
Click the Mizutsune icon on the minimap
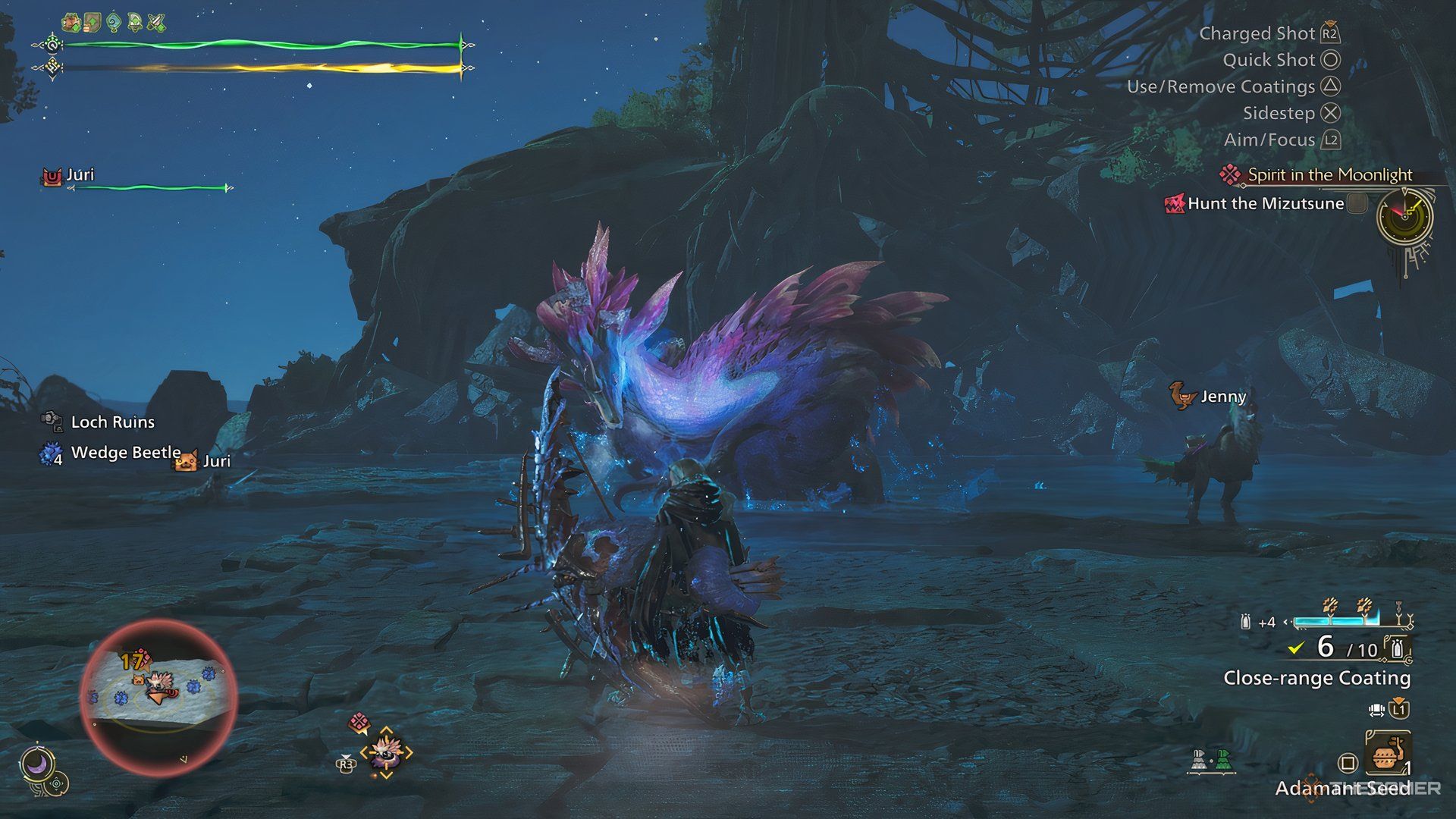160,681
